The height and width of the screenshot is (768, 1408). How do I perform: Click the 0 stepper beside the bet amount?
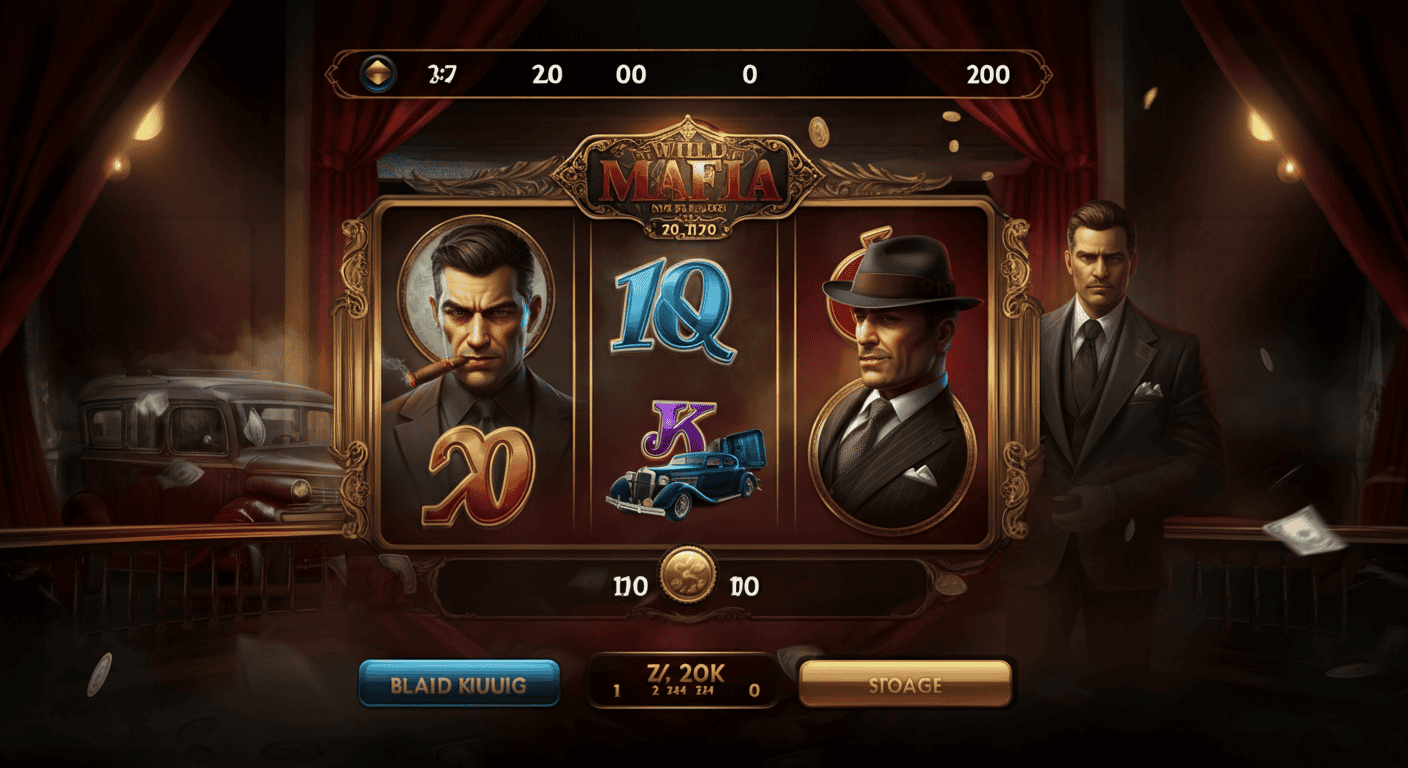[x=752, y=688]
